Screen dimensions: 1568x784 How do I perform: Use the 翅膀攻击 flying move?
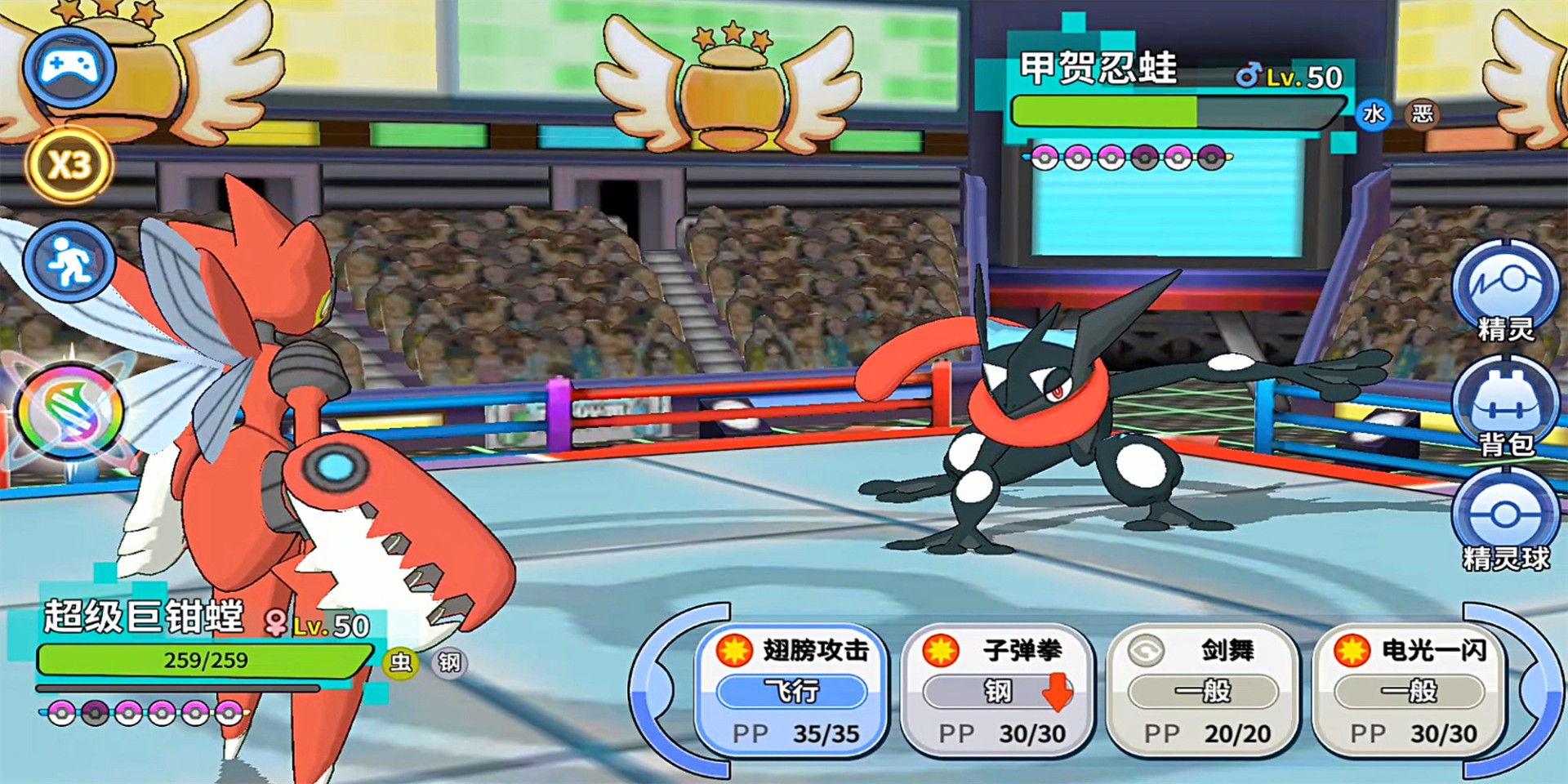click(792, 690)
